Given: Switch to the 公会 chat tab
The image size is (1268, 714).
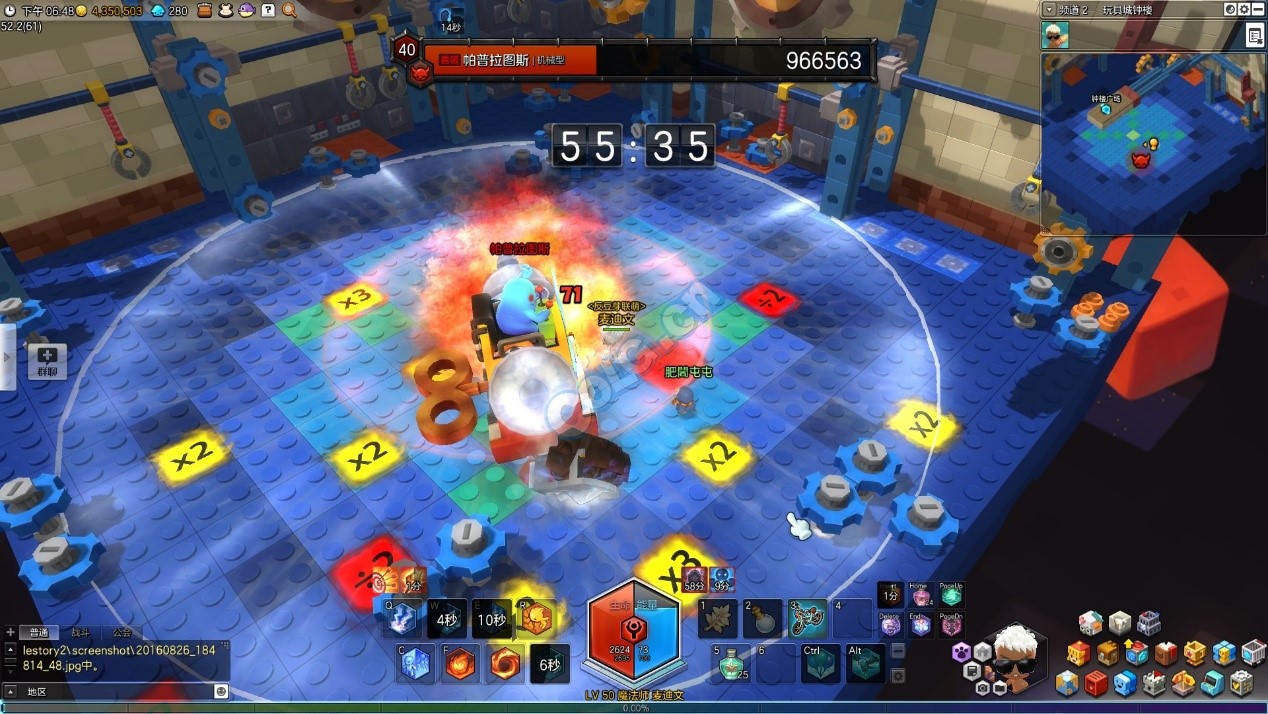Looking at the screenshot, I should pos(121,633).
